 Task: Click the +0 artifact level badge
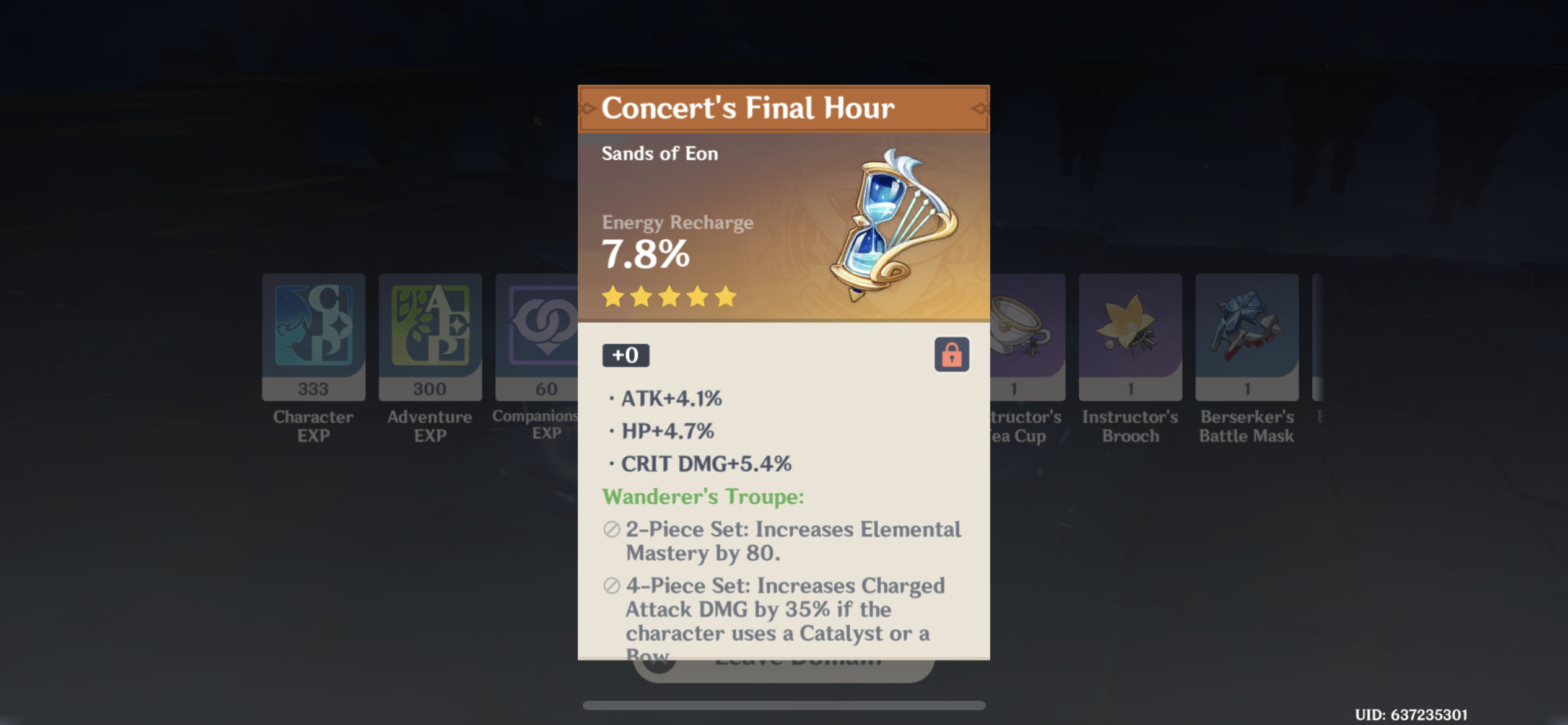625,355
